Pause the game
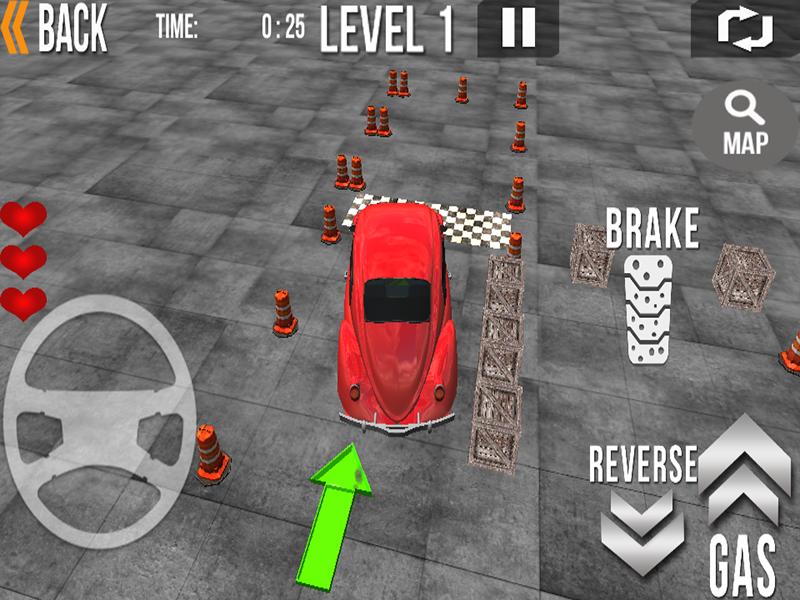Image resolution: width=800 pixels, height=600 pixels. 518,28
